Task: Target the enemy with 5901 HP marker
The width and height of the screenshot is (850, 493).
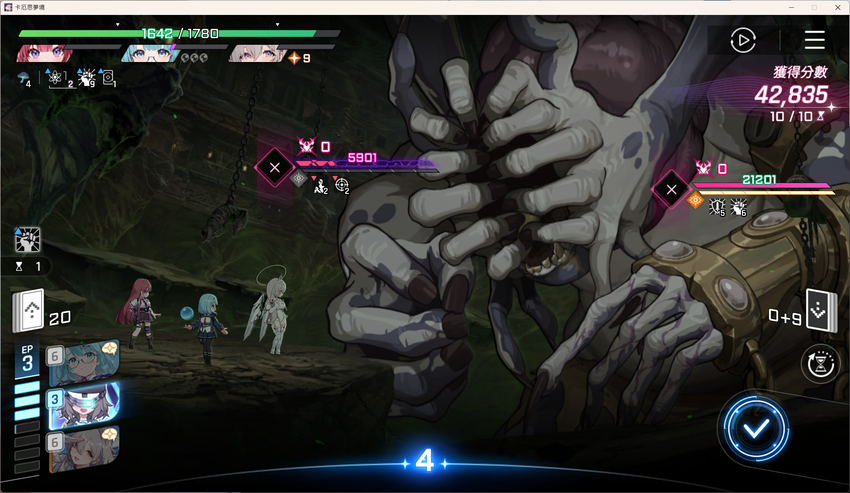Action: [274, 167]
